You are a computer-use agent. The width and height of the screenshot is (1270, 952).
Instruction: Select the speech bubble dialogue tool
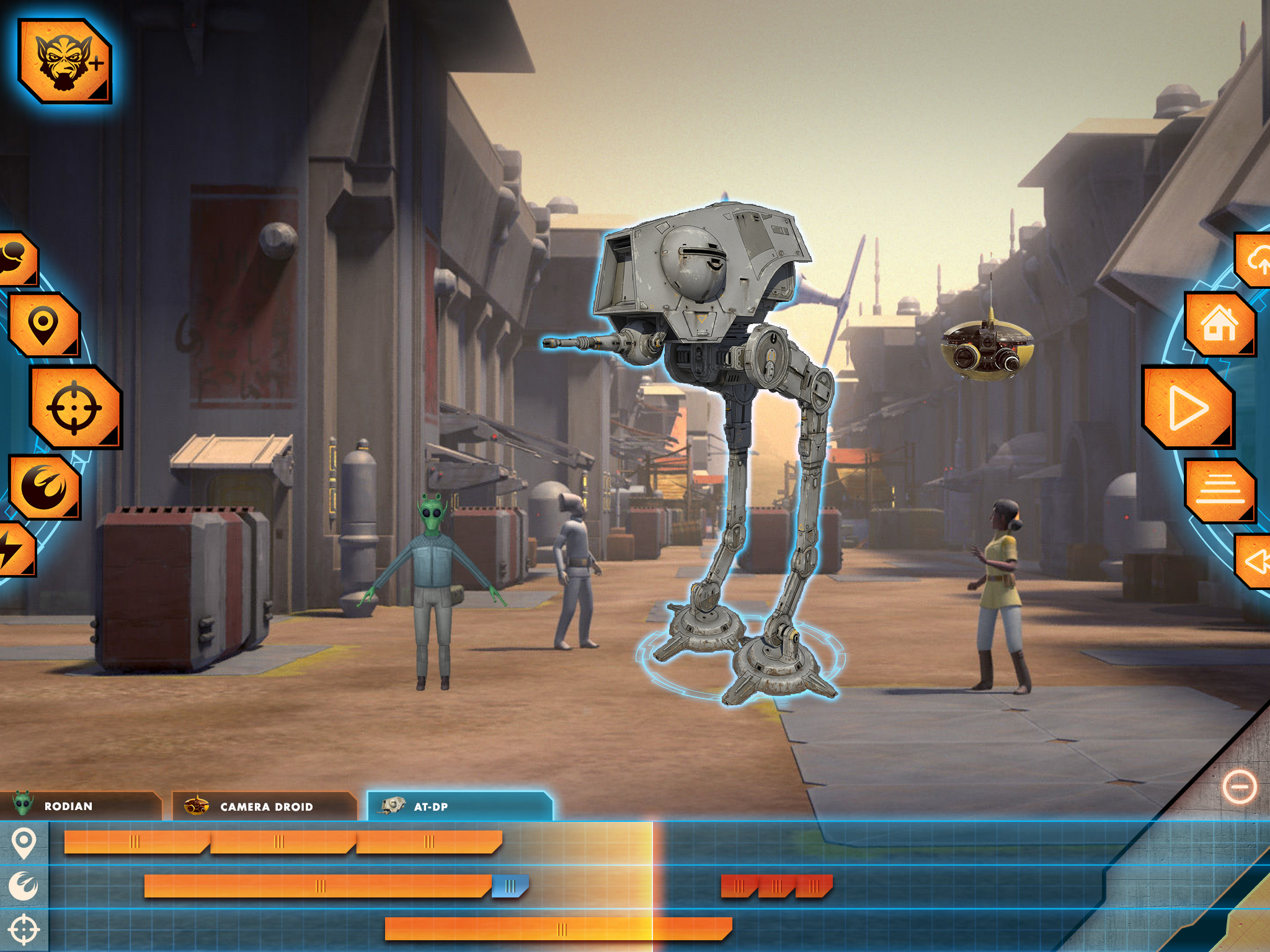16,259
